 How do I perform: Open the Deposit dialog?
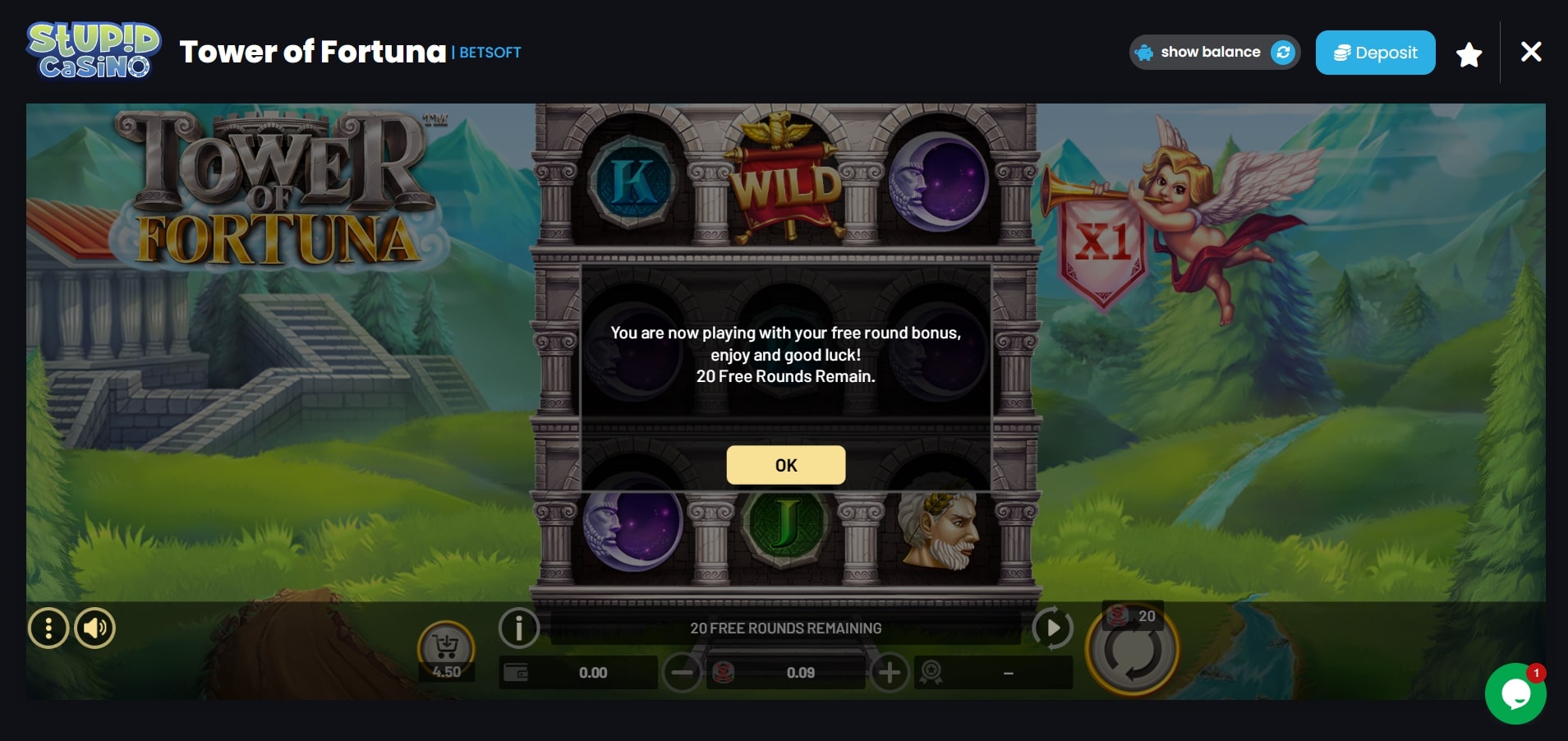point(1375,52)
